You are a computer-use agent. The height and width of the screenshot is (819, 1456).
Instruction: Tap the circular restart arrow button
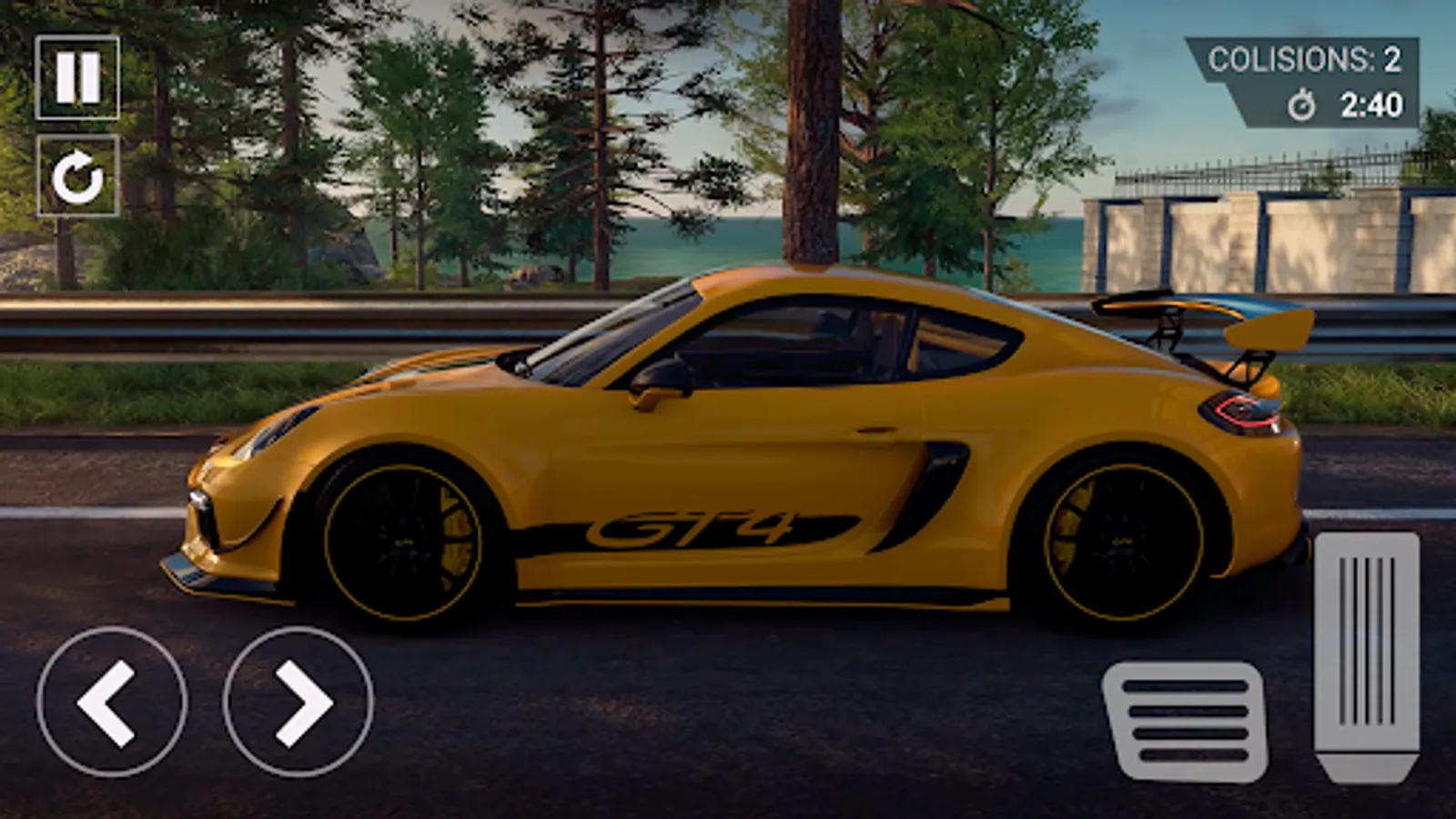tap(77, 176)
